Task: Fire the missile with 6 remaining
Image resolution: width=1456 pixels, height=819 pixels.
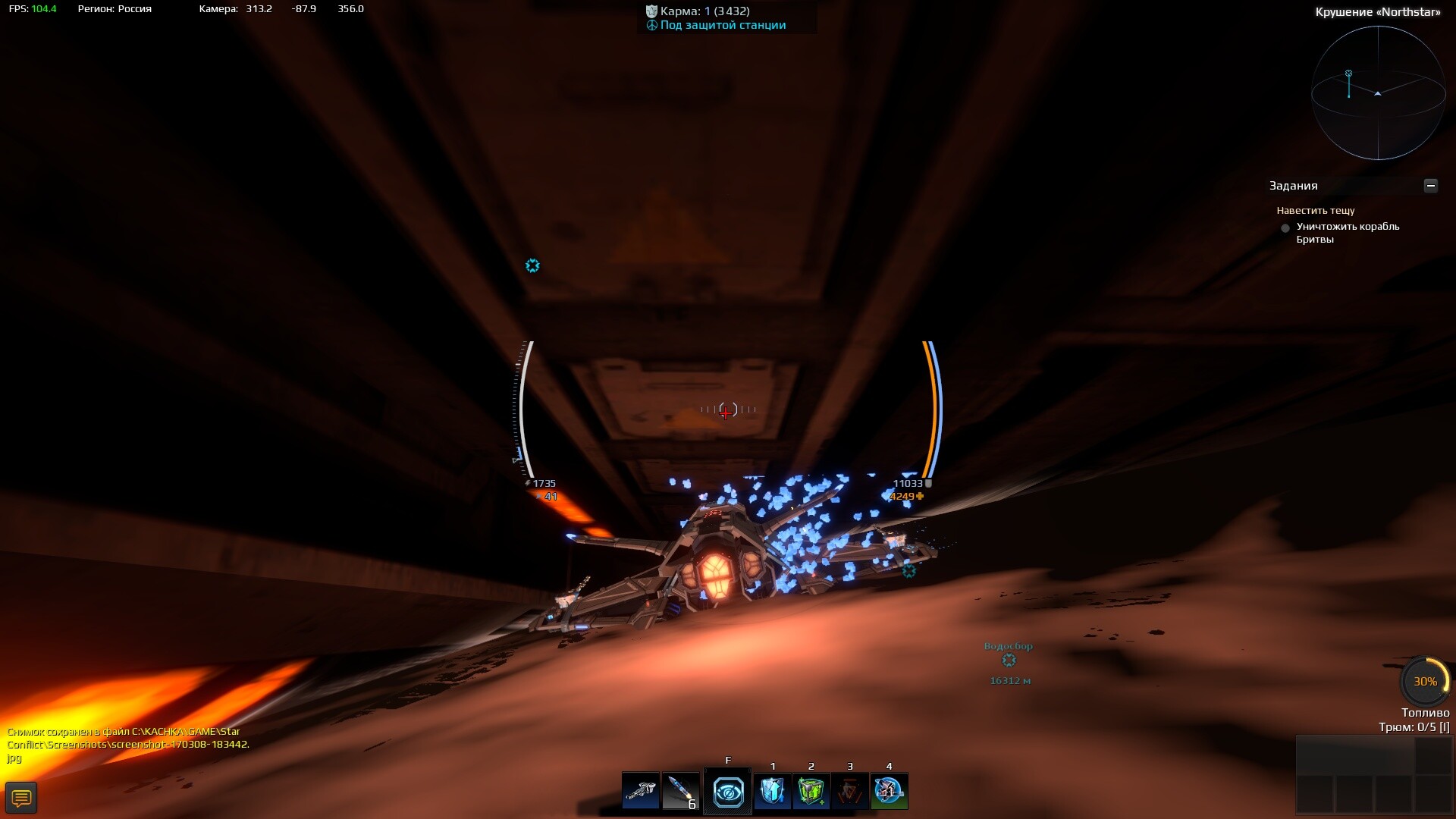Action: tap(680, 792)
